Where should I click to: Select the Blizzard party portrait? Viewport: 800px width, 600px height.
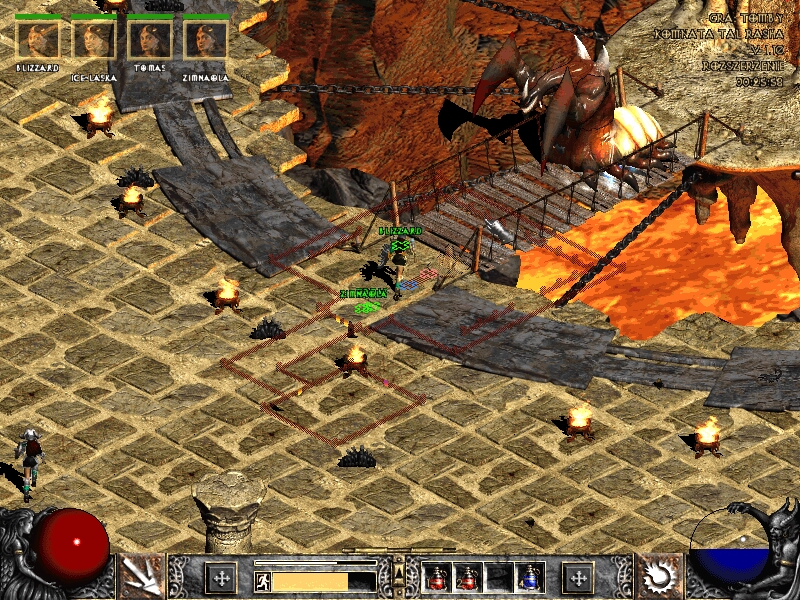click(x=37, y=39)
